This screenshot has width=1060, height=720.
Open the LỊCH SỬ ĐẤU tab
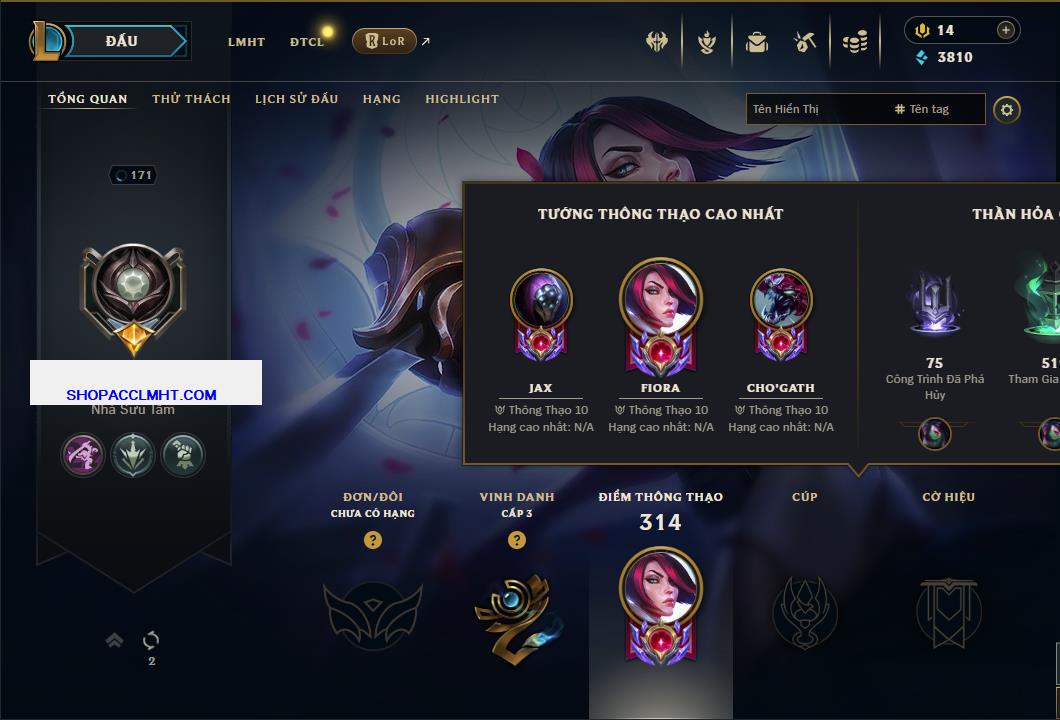pyautogui.click(x=296, y=99)
